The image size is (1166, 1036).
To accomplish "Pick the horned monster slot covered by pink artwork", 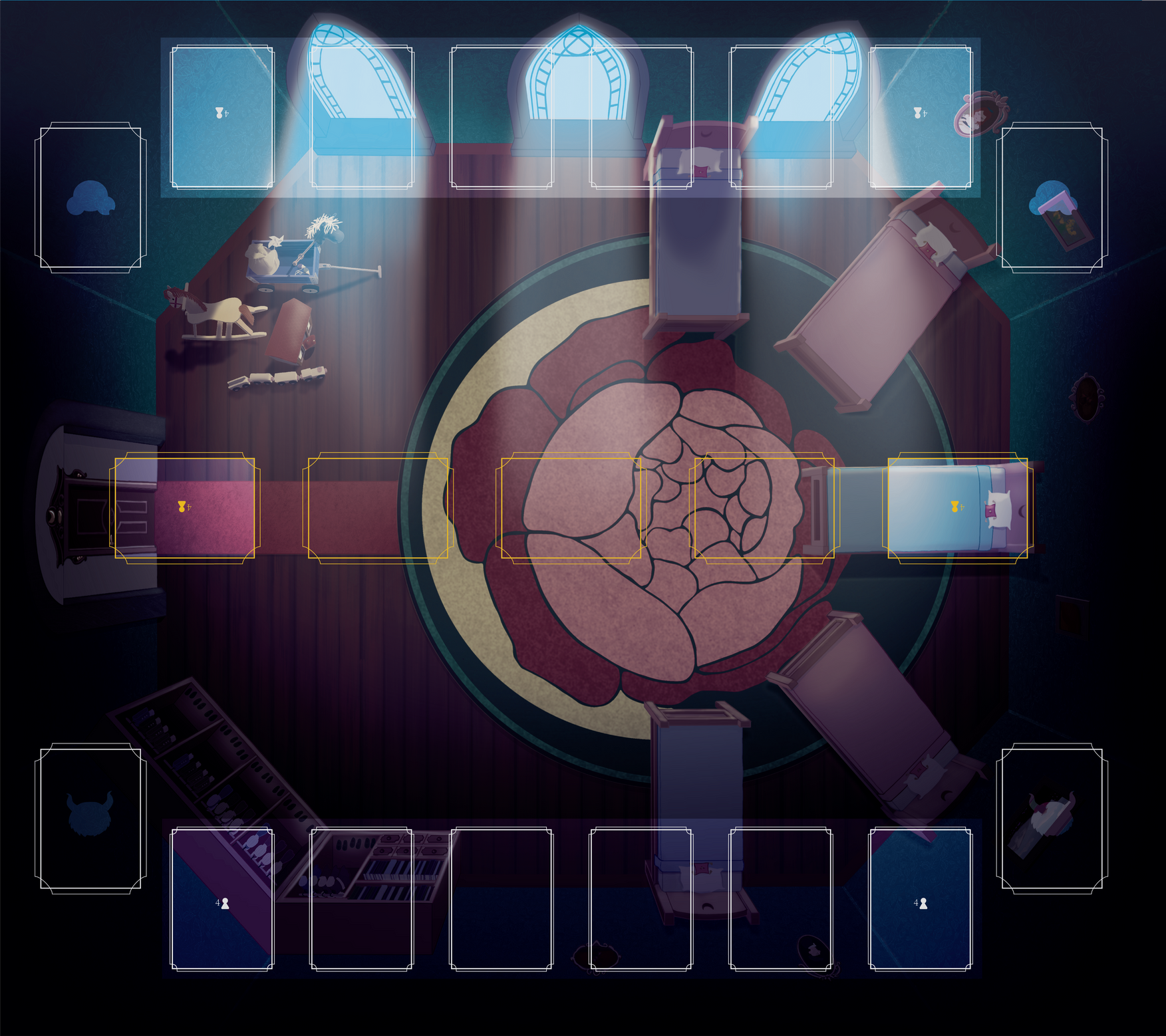I will point(1052,818).
